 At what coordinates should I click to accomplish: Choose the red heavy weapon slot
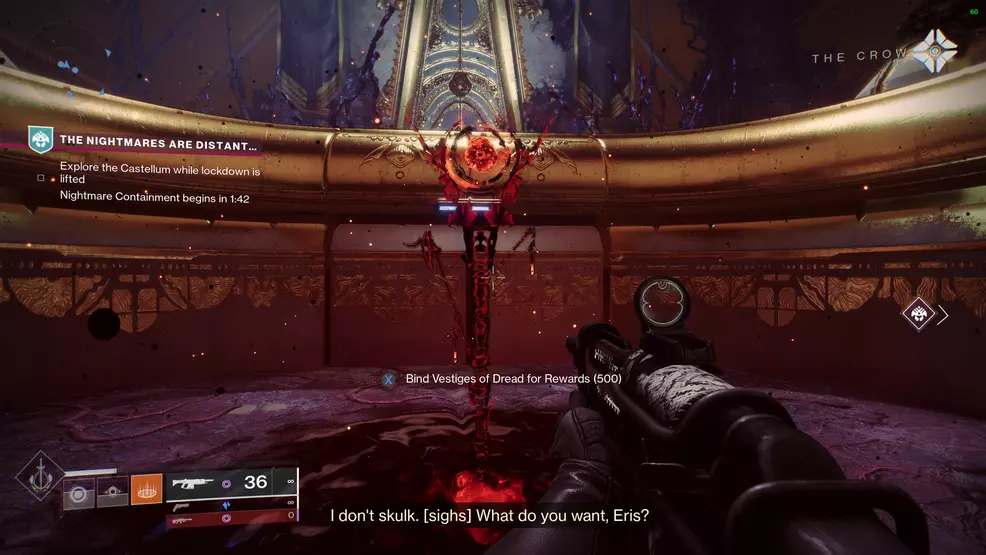click(232, 516)
